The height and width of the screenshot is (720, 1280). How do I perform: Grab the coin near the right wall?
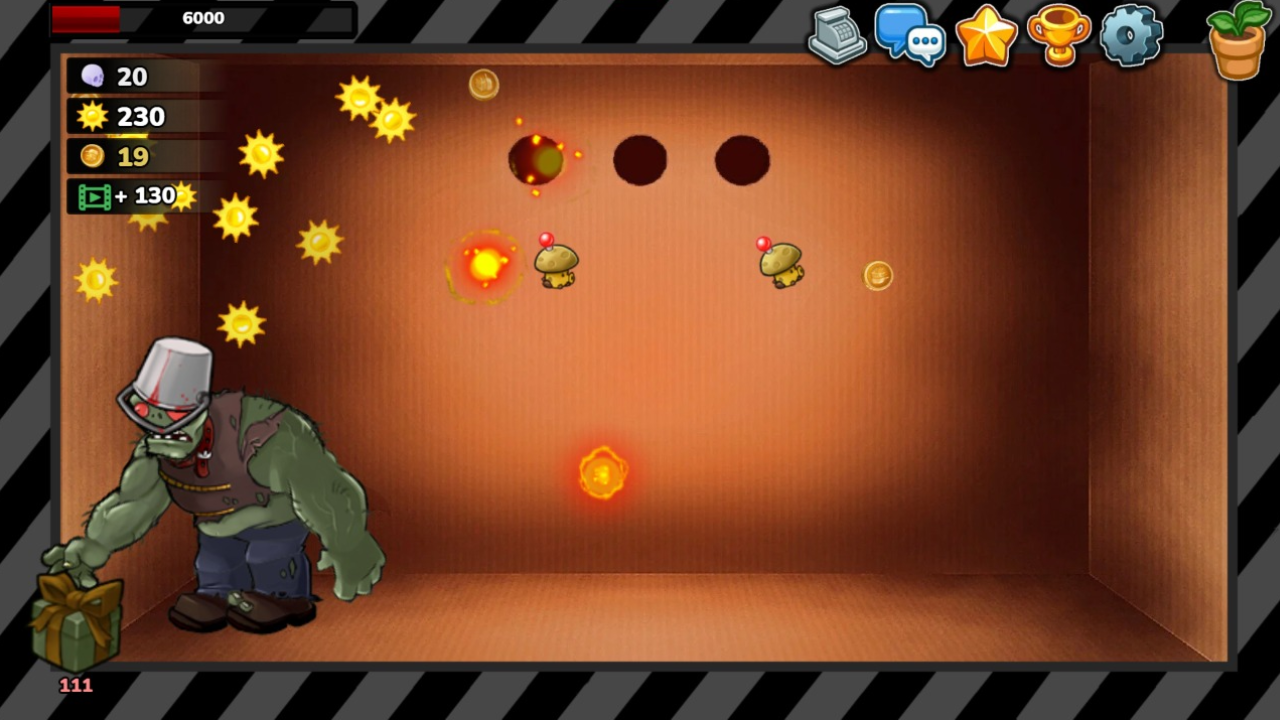pos(877,276)
